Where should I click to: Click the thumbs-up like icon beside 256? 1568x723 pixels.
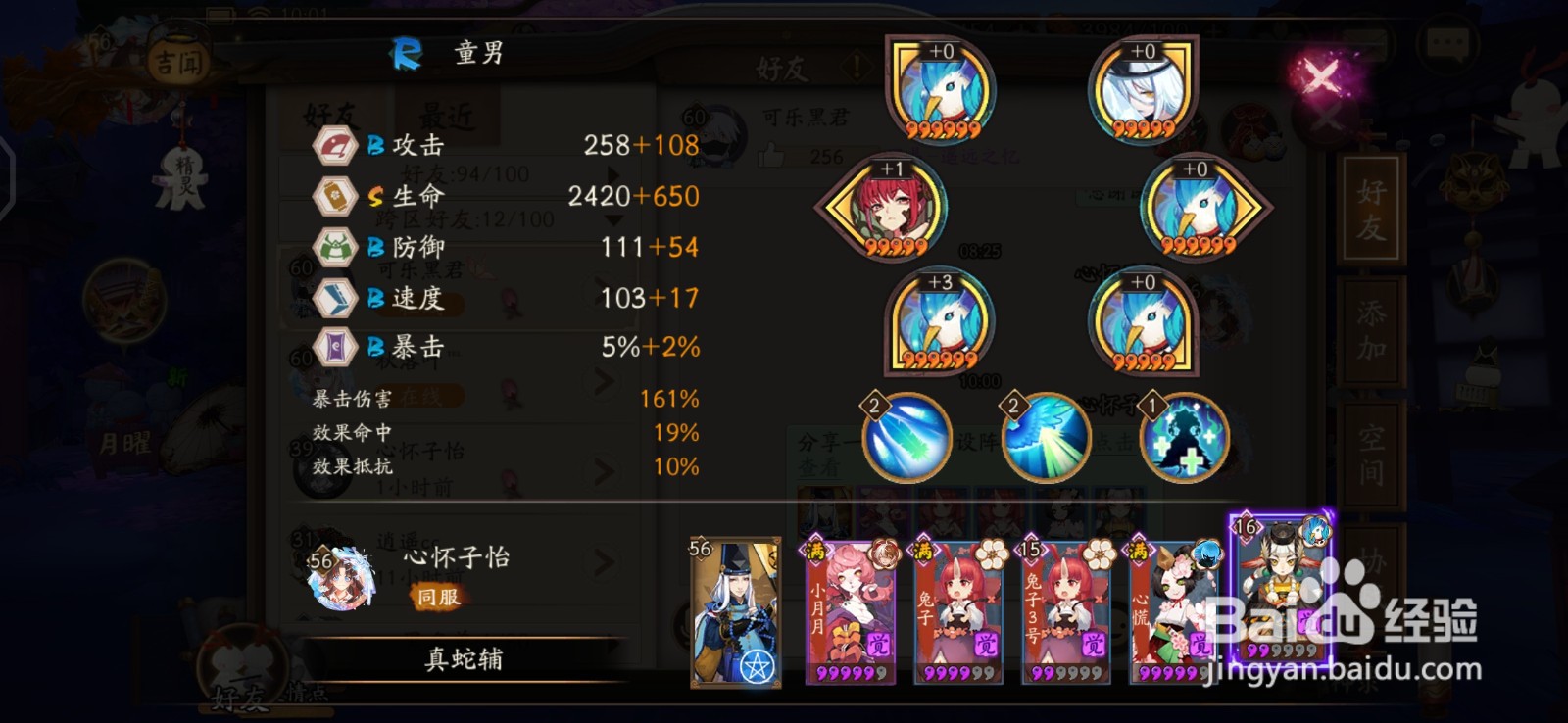click(770, 156)
